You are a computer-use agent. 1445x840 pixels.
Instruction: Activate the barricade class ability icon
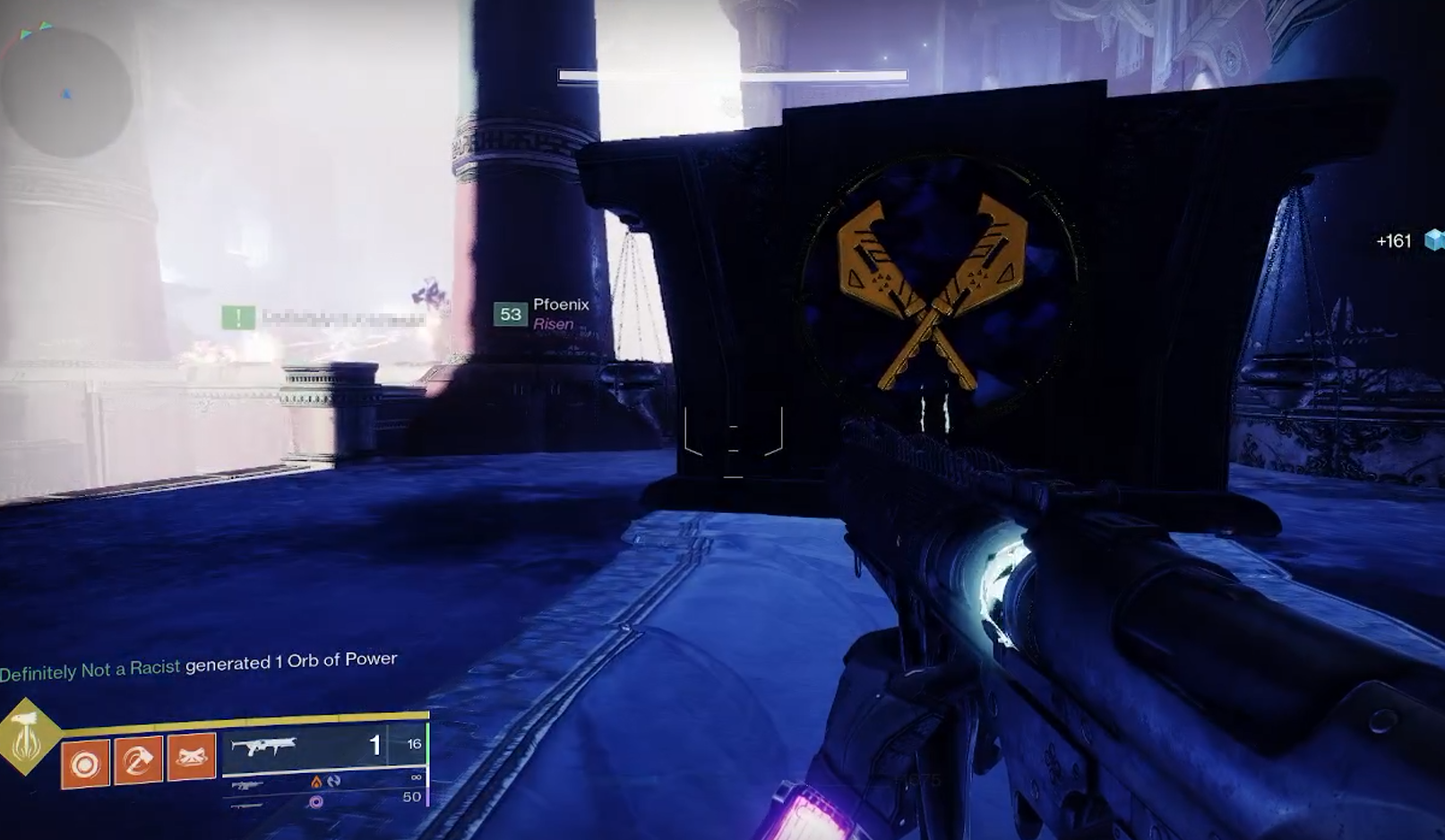click(x=192, y=758)
